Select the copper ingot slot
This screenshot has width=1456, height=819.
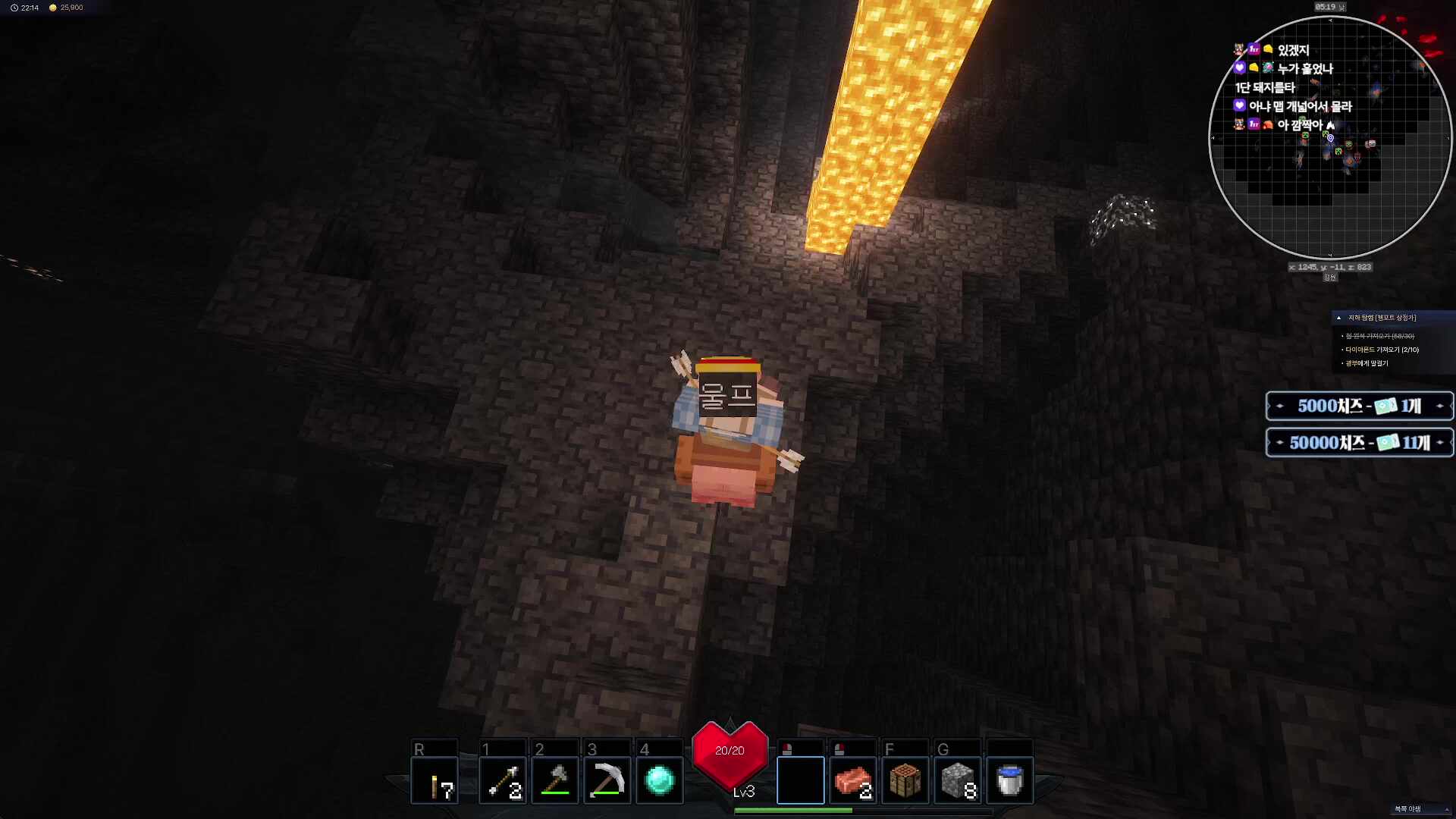853,780
